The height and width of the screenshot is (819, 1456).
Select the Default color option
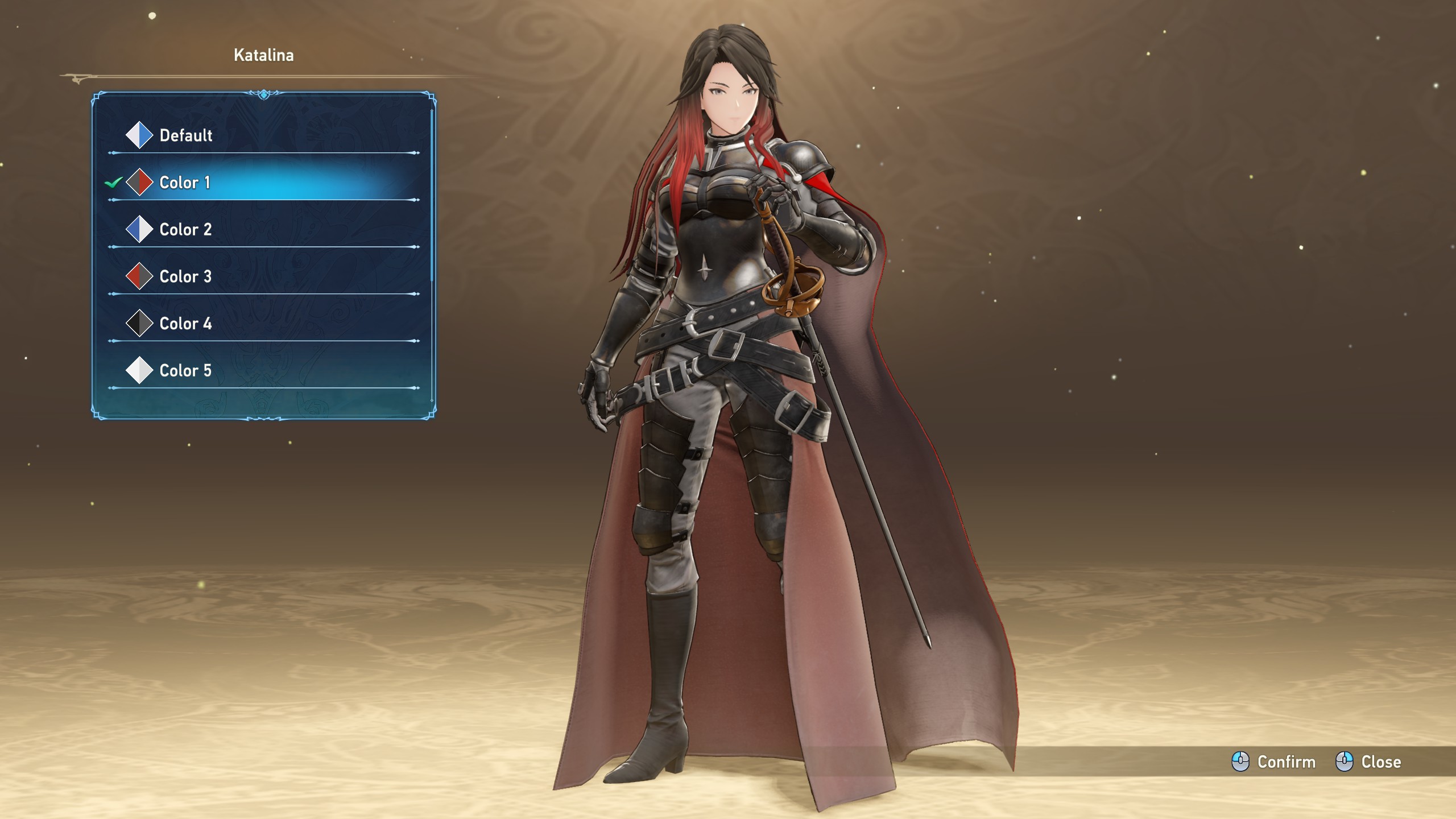[185, 135]
